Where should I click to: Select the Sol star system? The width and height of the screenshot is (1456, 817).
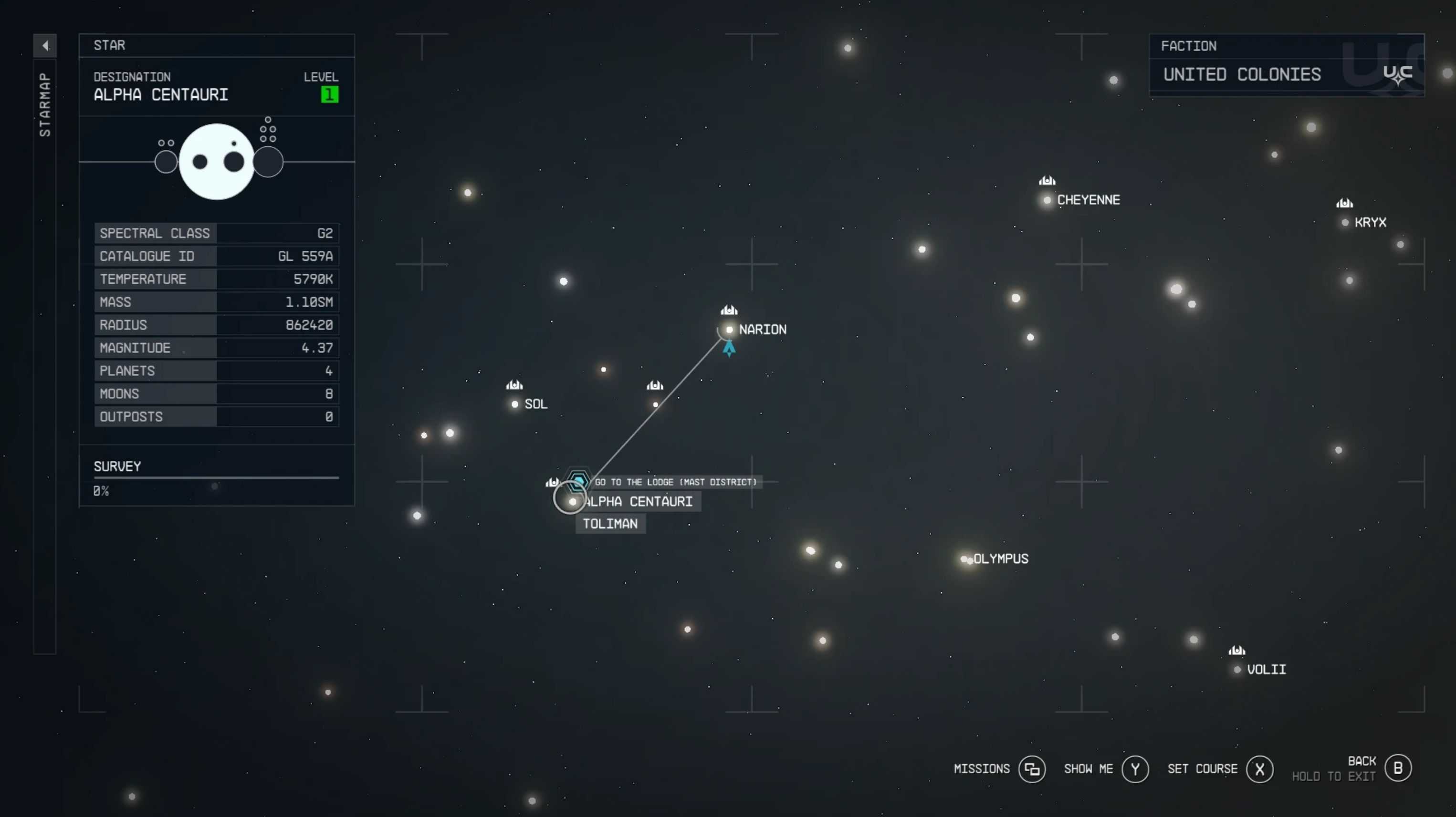click(x=515, y=404)
